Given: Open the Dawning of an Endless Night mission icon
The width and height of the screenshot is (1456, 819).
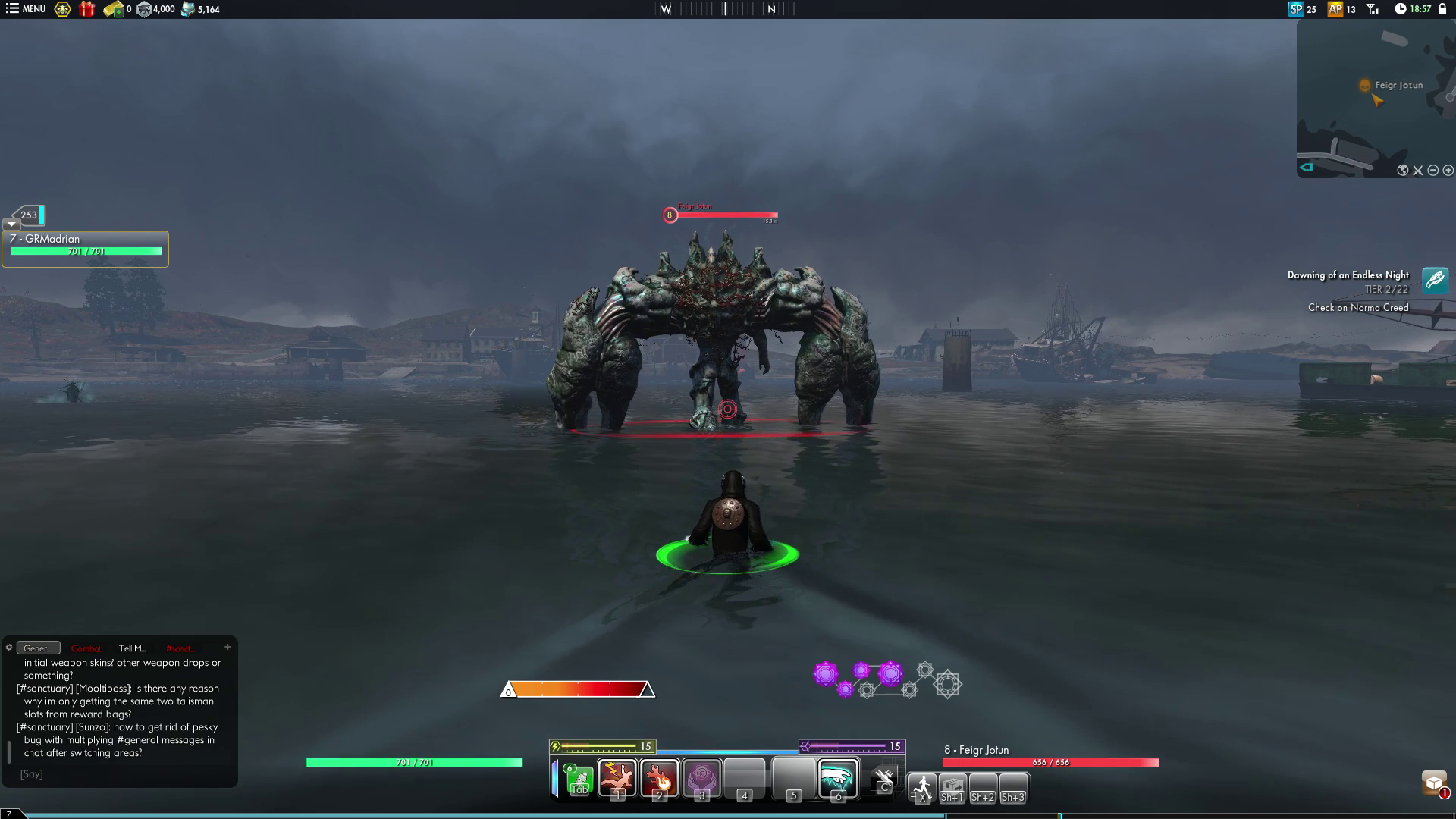Looking at the screenshot, I should (1435, 281).
